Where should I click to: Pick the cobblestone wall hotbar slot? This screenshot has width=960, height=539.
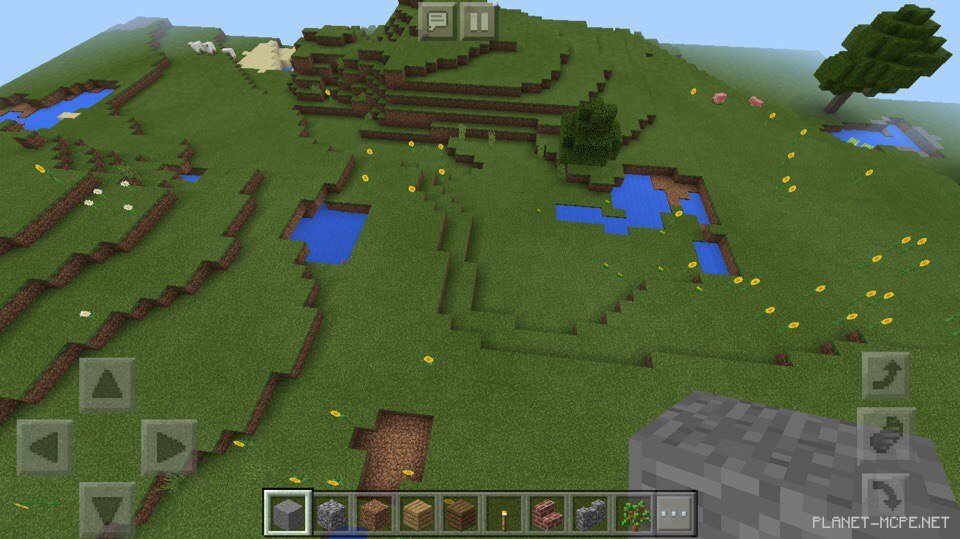coord(590,514)
